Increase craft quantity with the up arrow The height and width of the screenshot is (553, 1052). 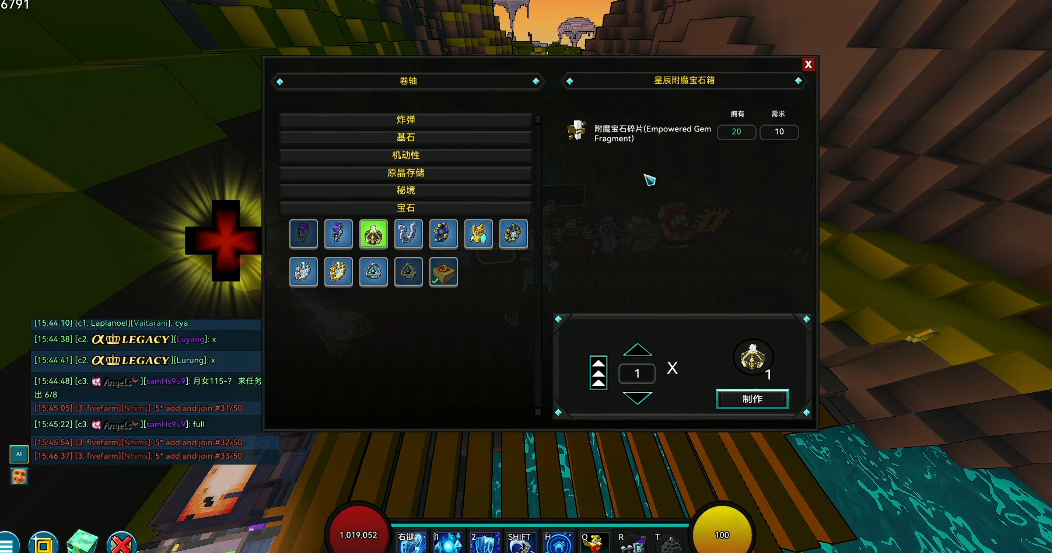[x=637, y=350]
